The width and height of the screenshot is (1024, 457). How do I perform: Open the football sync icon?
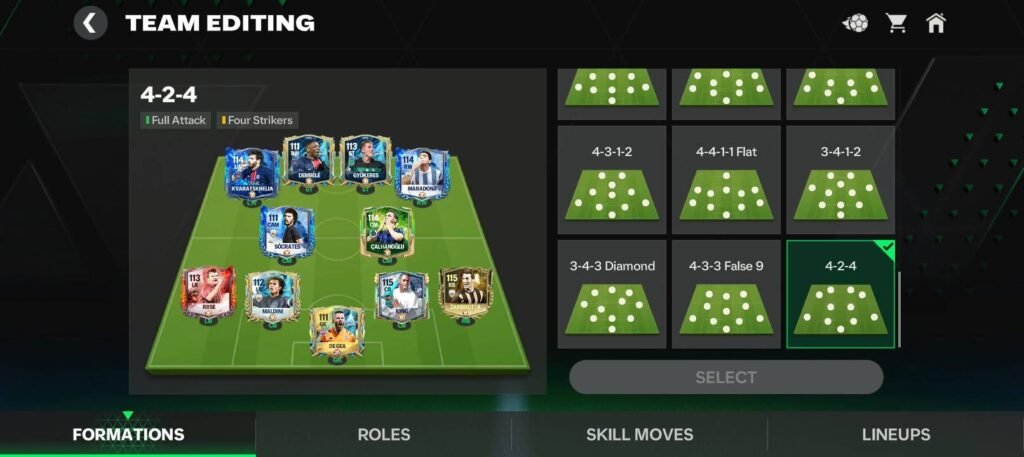coord(855,23)
